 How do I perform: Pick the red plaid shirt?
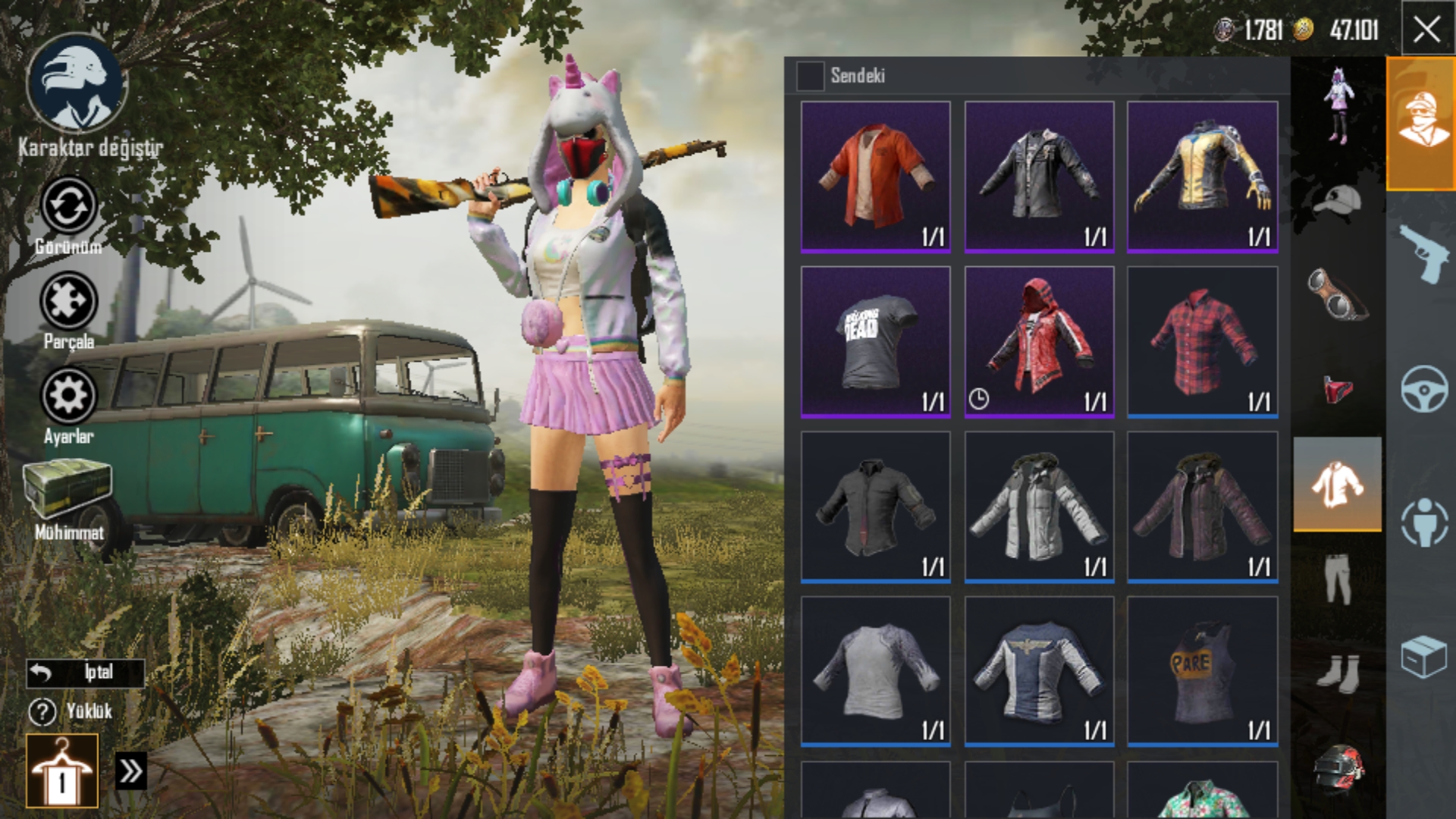pyautogui.click(x=1202, y=341)
